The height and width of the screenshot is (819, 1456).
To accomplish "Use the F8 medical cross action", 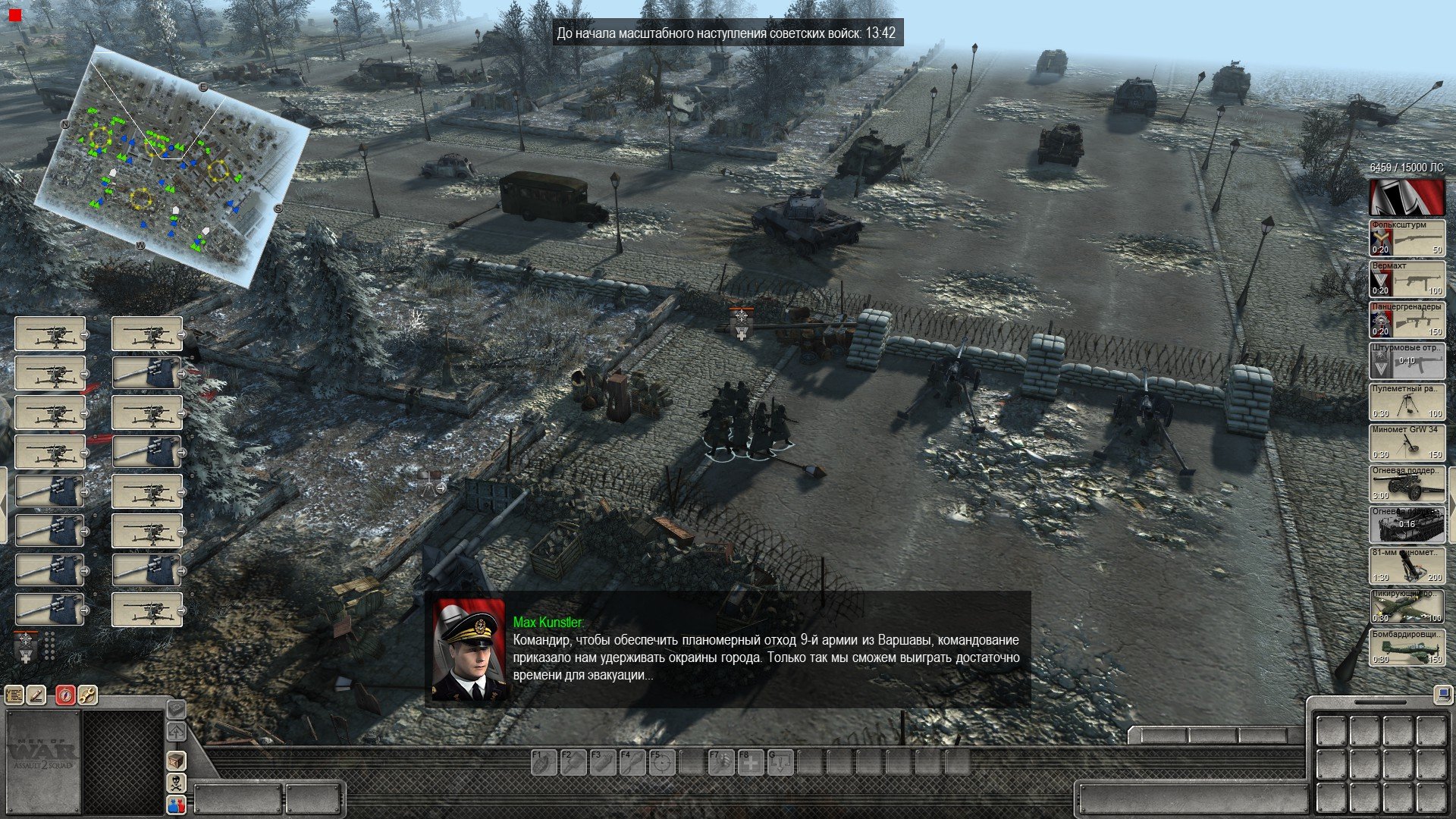I will 751,762.
